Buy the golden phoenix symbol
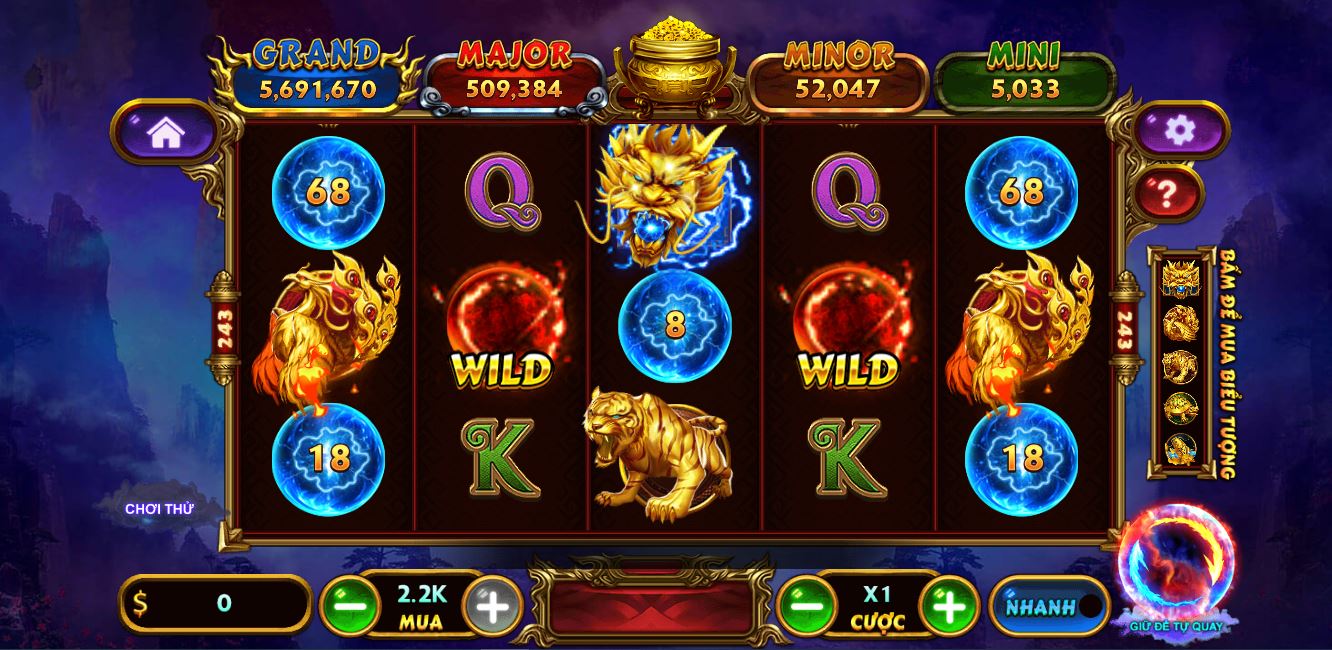Screen dimensions: 1332x650 pos(1180,323)
